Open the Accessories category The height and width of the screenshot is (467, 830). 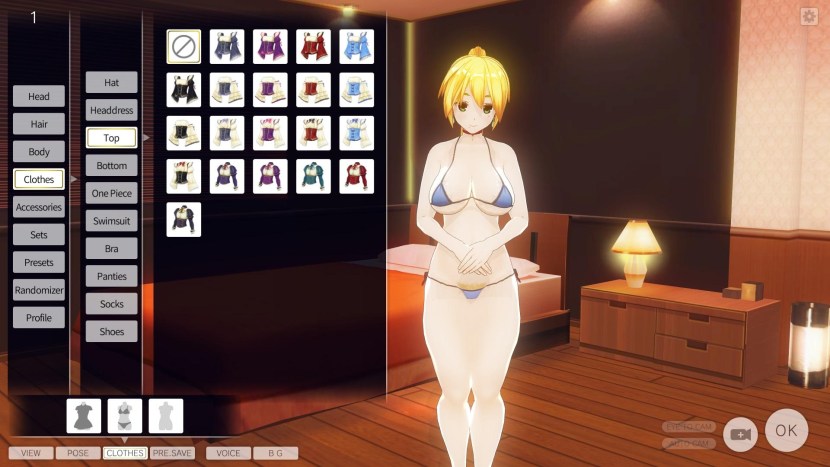pos(39,207)
